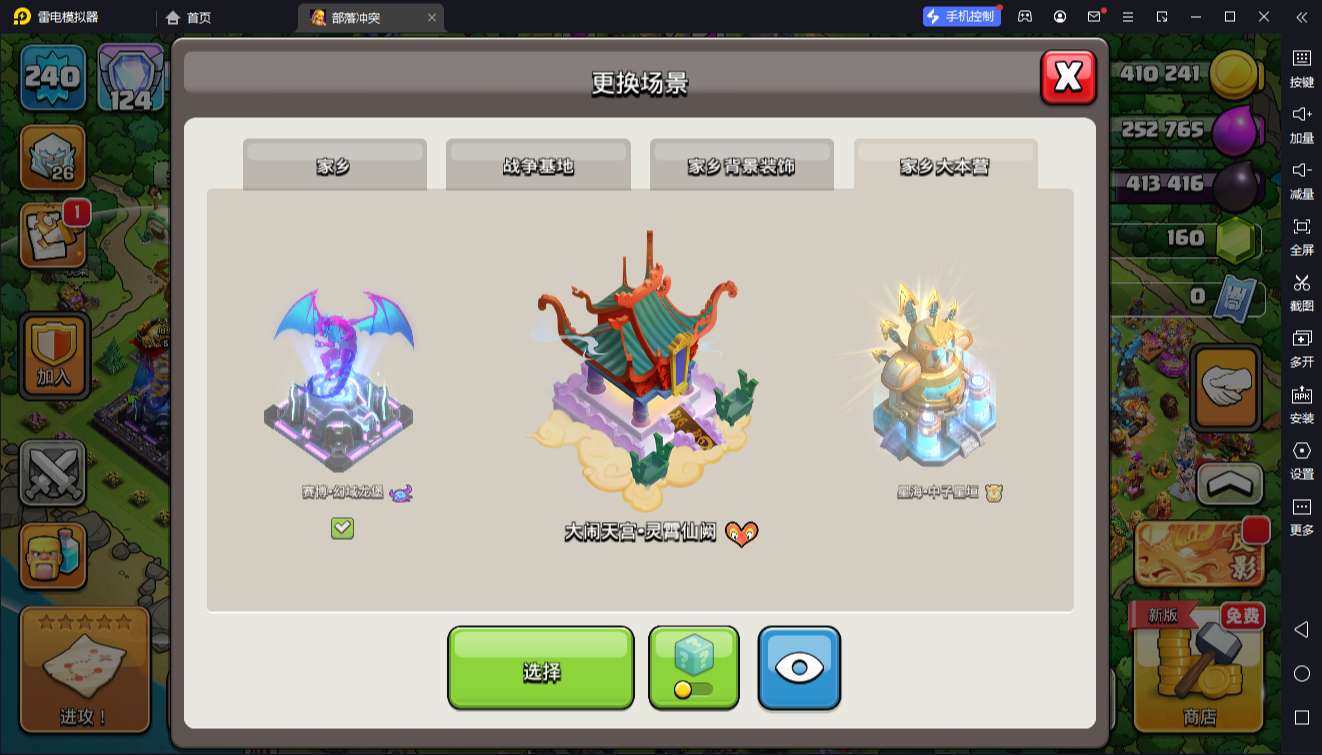Open the crossed swords battle icon

[53, 474]
